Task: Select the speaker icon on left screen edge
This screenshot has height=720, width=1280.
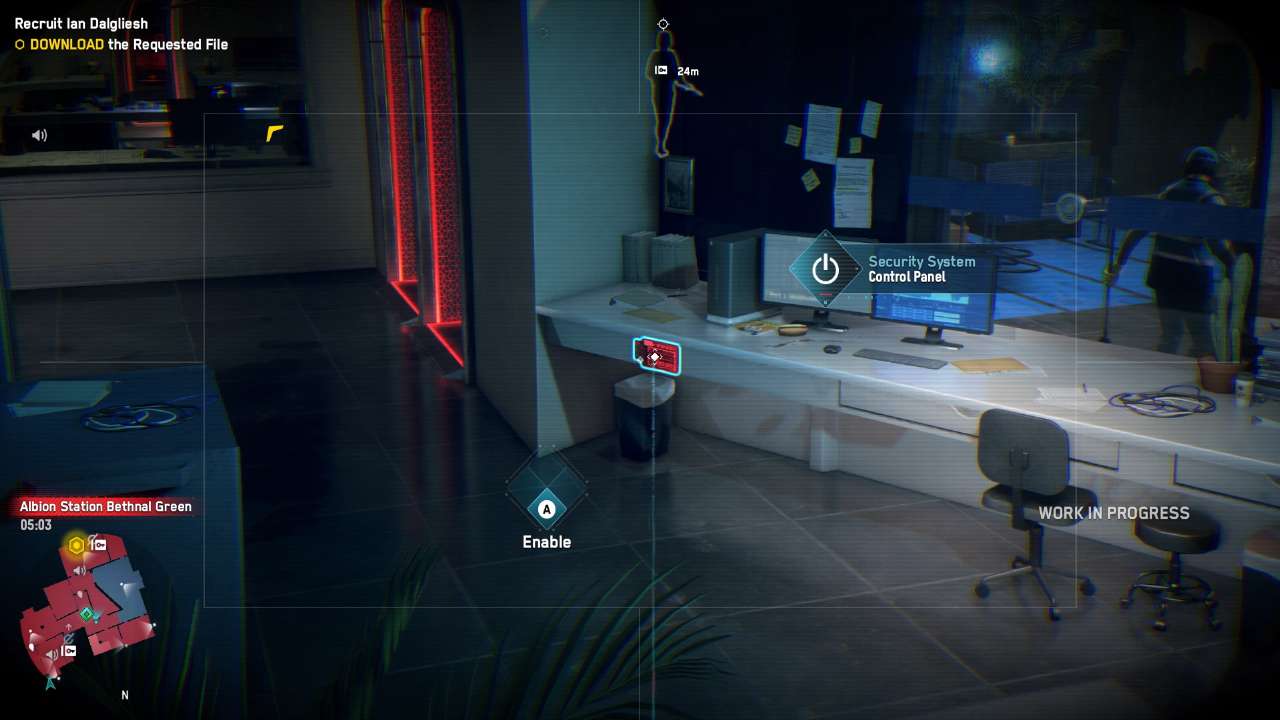Action: 39,135
